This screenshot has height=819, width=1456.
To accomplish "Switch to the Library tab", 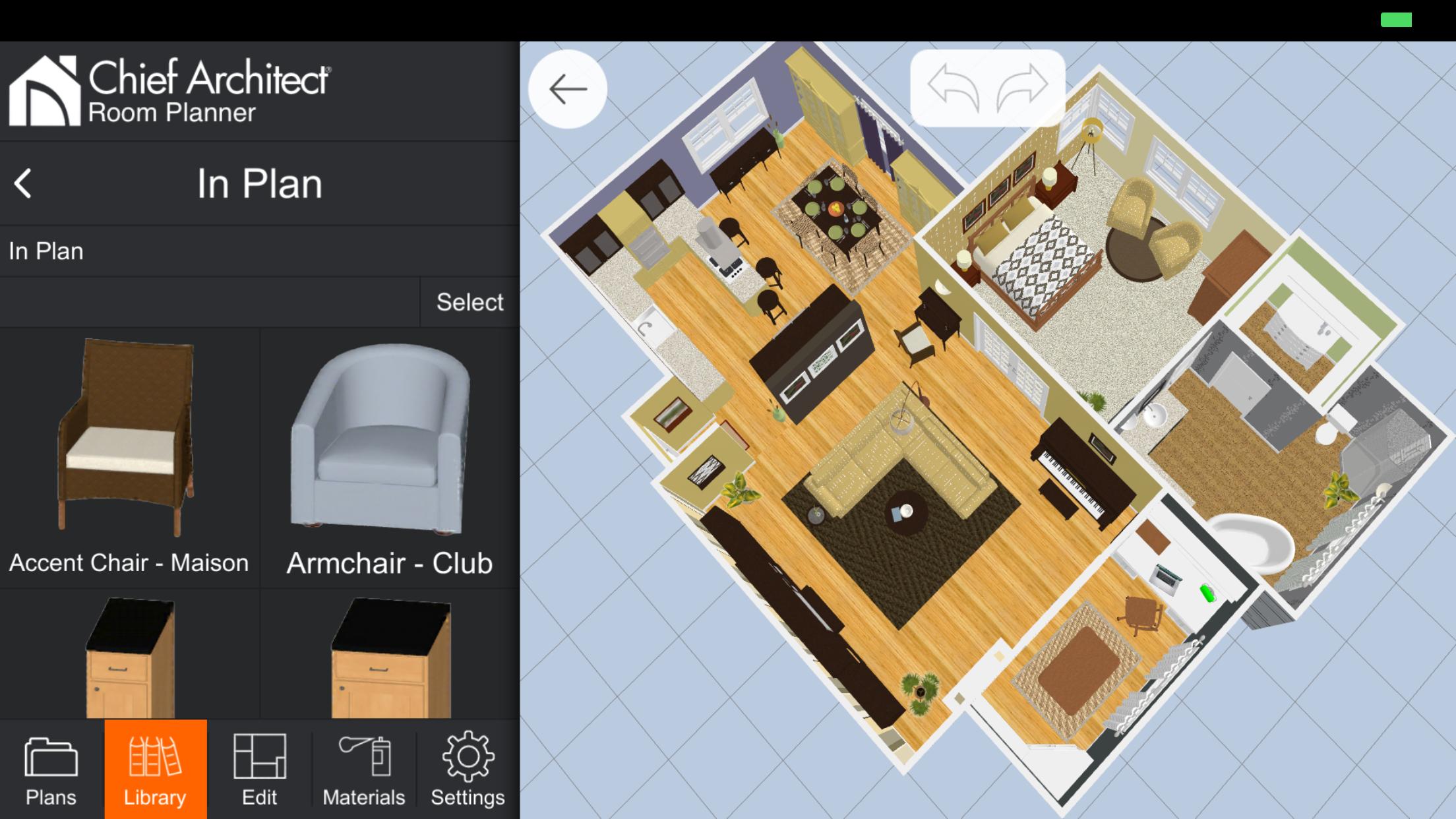I will coord(156,772).
